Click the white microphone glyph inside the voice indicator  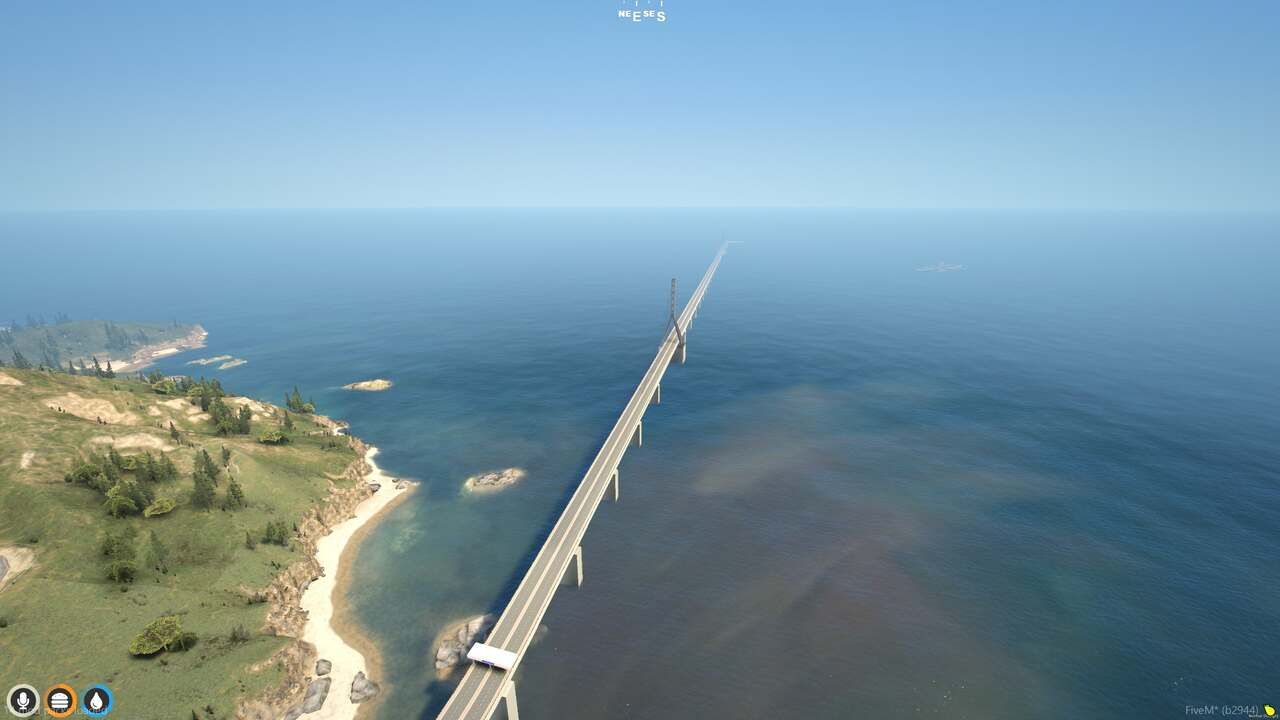(23, 700)
